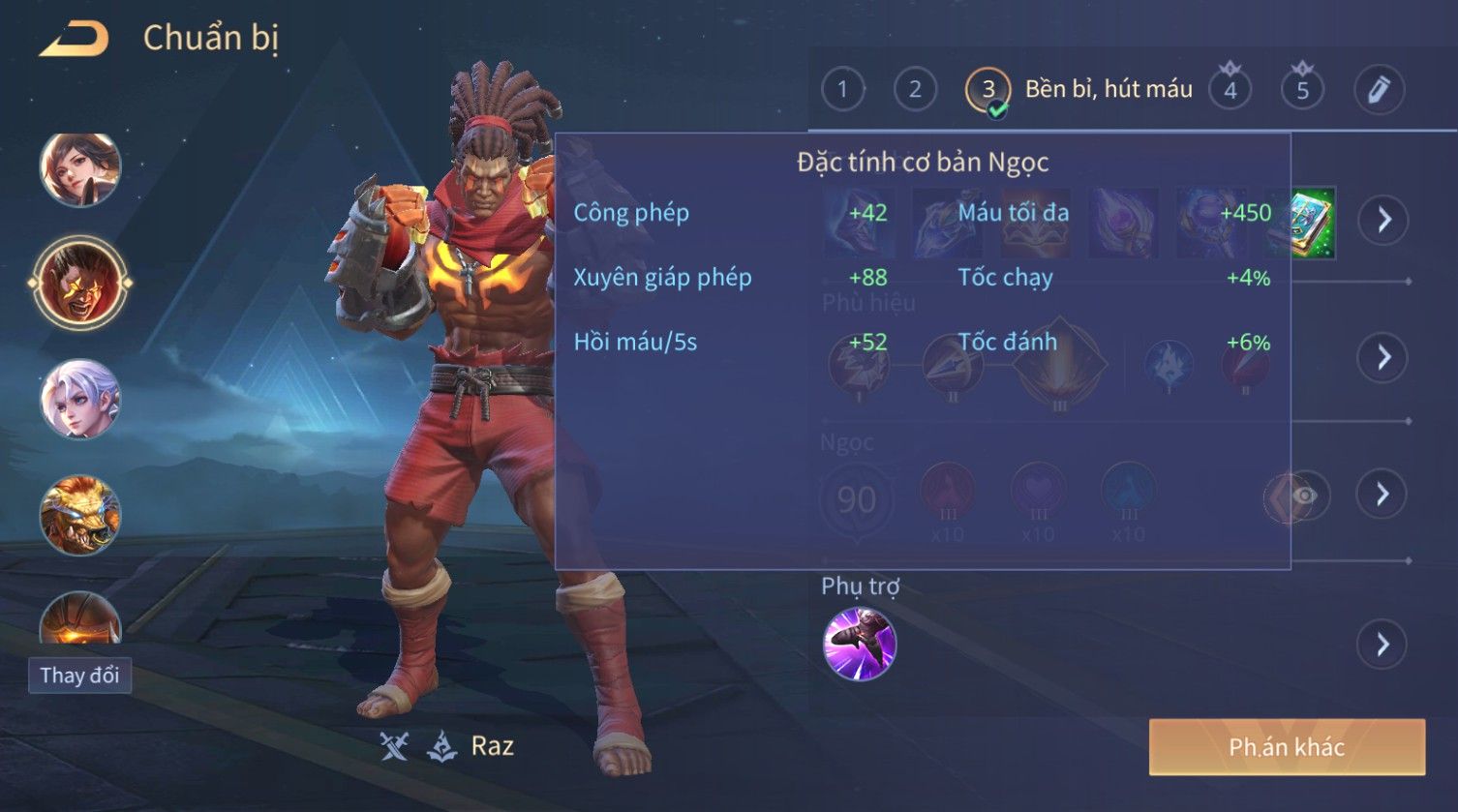Click the Ph.án khác button
Screen dimensions: 1458x812
1287,747
